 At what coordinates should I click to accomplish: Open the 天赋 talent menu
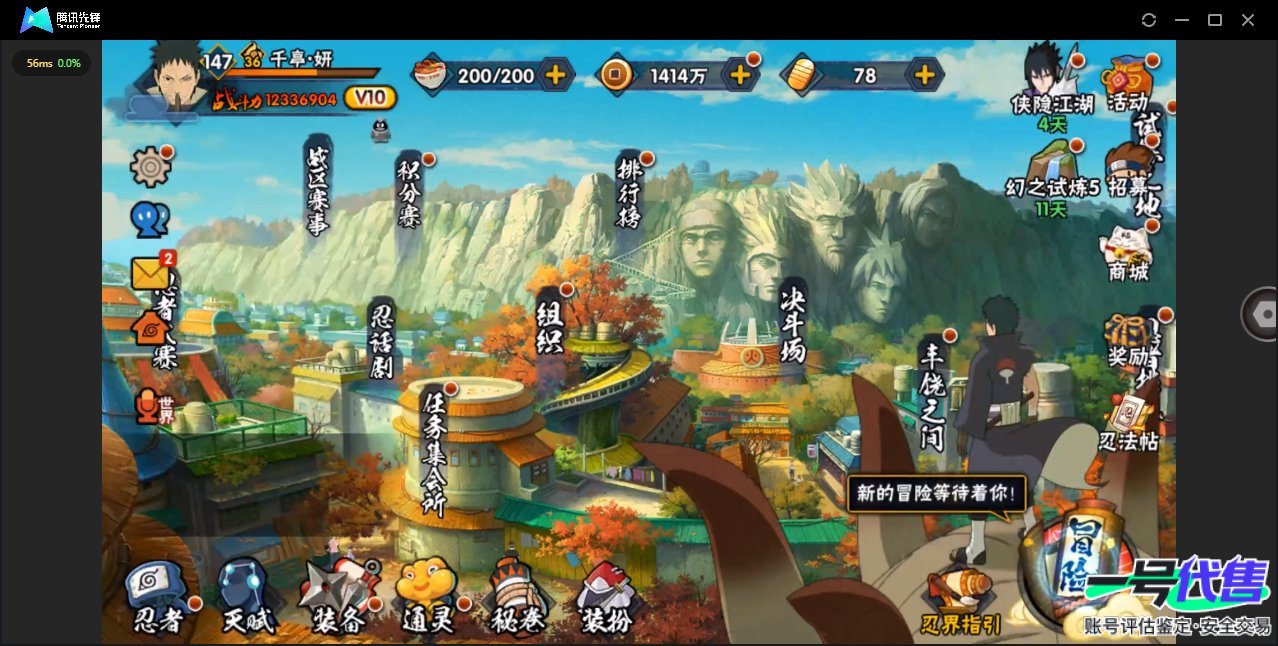pos(246,598)
